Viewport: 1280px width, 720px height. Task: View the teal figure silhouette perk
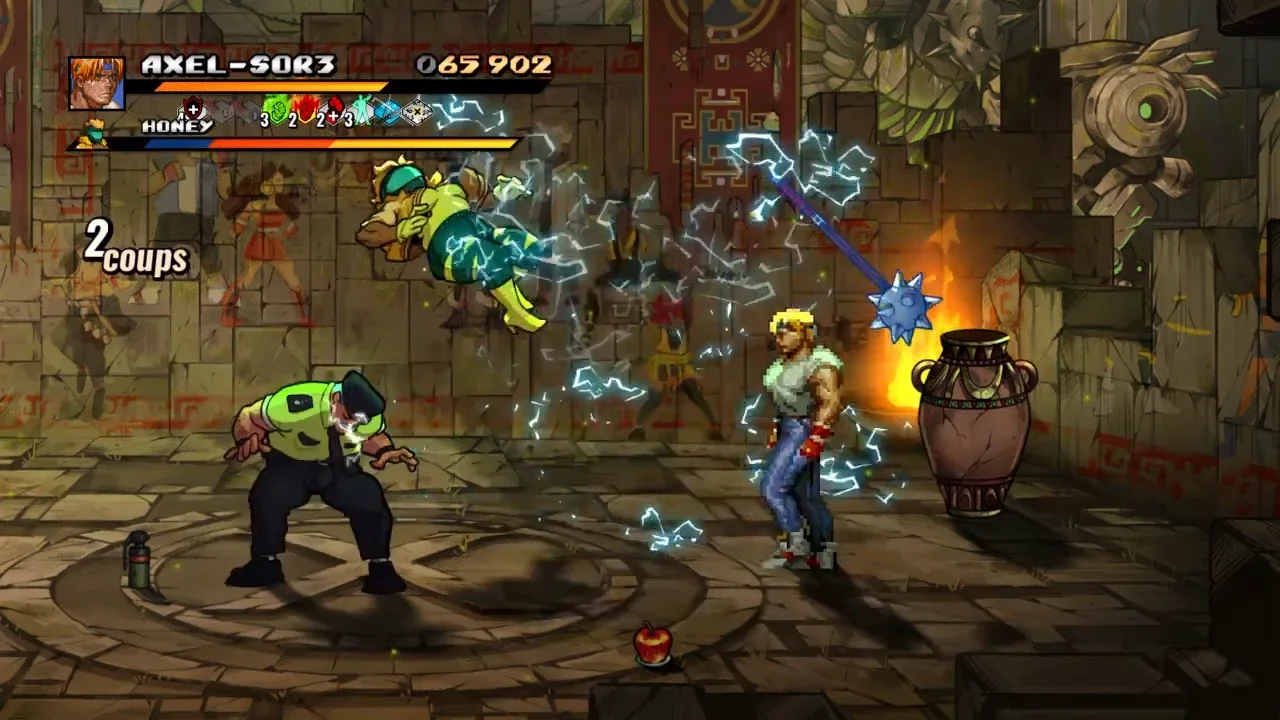coord(361,110)
